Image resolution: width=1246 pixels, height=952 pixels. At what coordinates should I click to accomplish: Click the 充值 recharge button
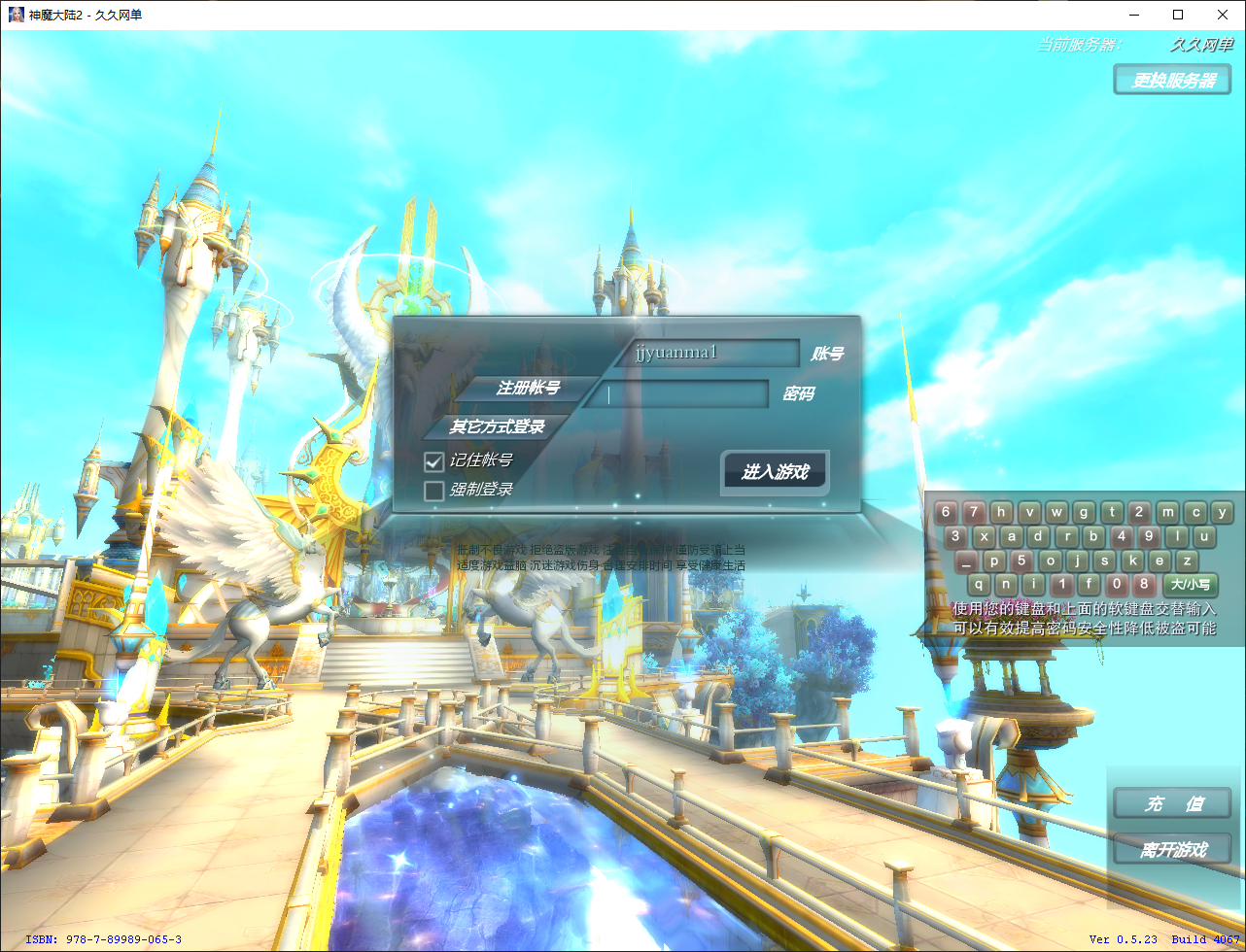[1172, 804]
